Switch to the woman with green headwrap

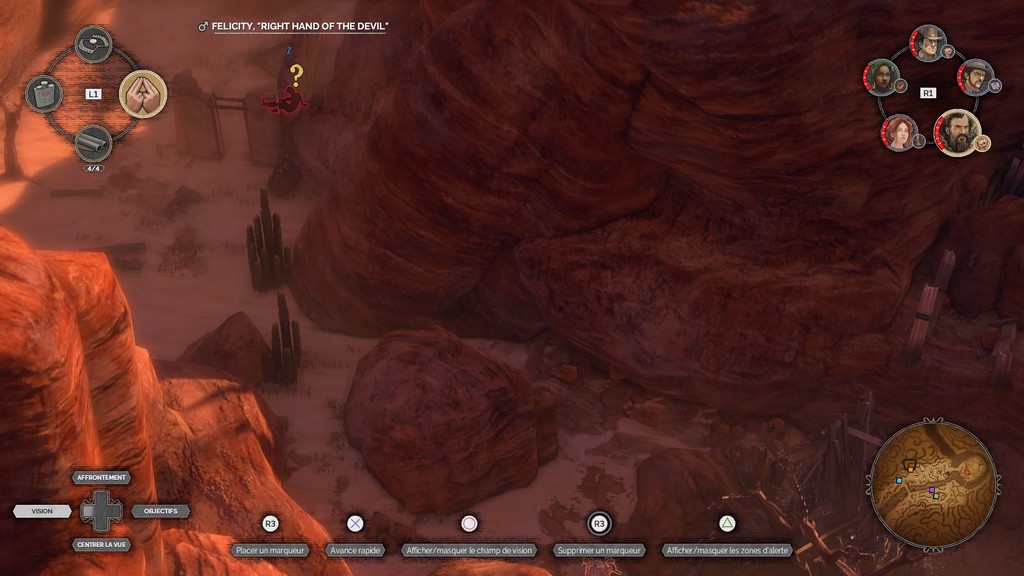881,77
